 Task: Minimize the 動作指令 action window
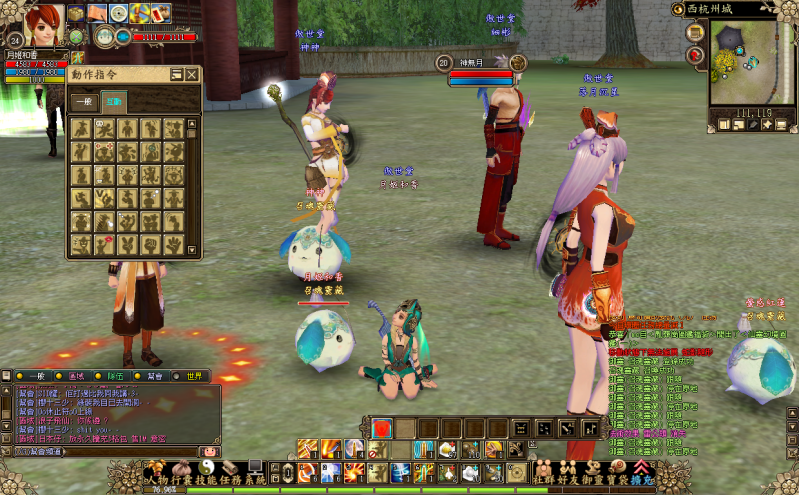pyautogui.click(x=177, y=74)
